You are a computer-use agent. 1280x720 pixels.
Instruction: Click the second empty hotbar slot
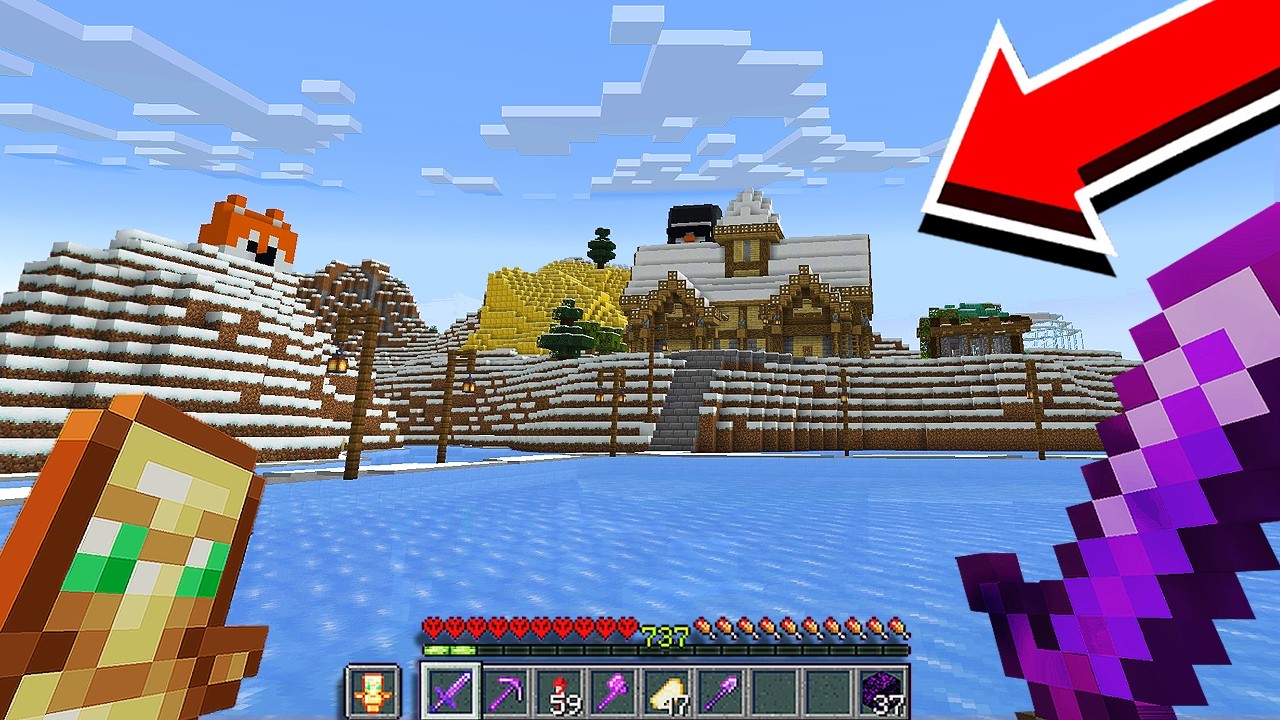pos(828,690)
